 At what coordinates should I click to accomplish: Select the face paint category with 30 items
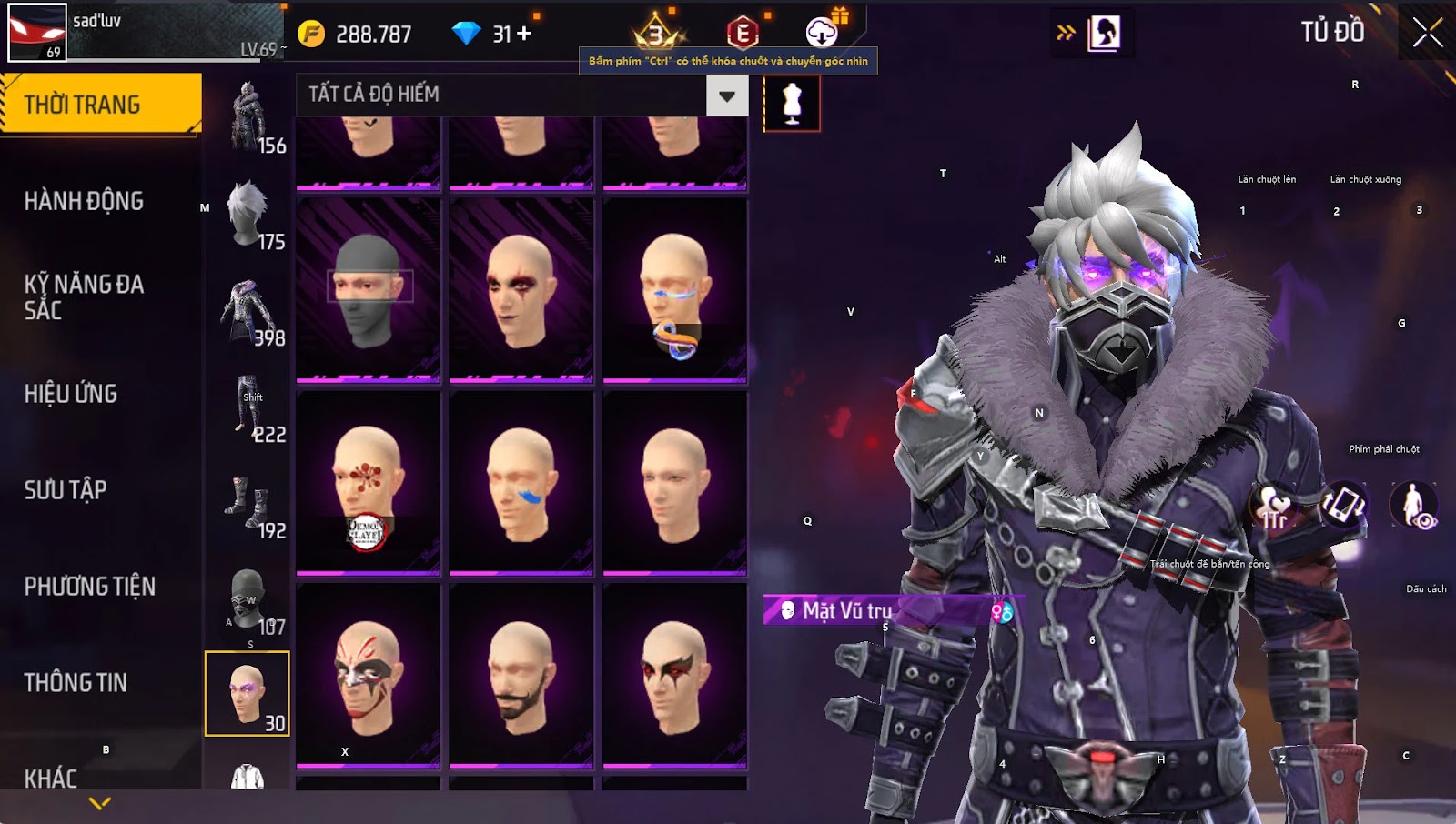coord(248,694)
